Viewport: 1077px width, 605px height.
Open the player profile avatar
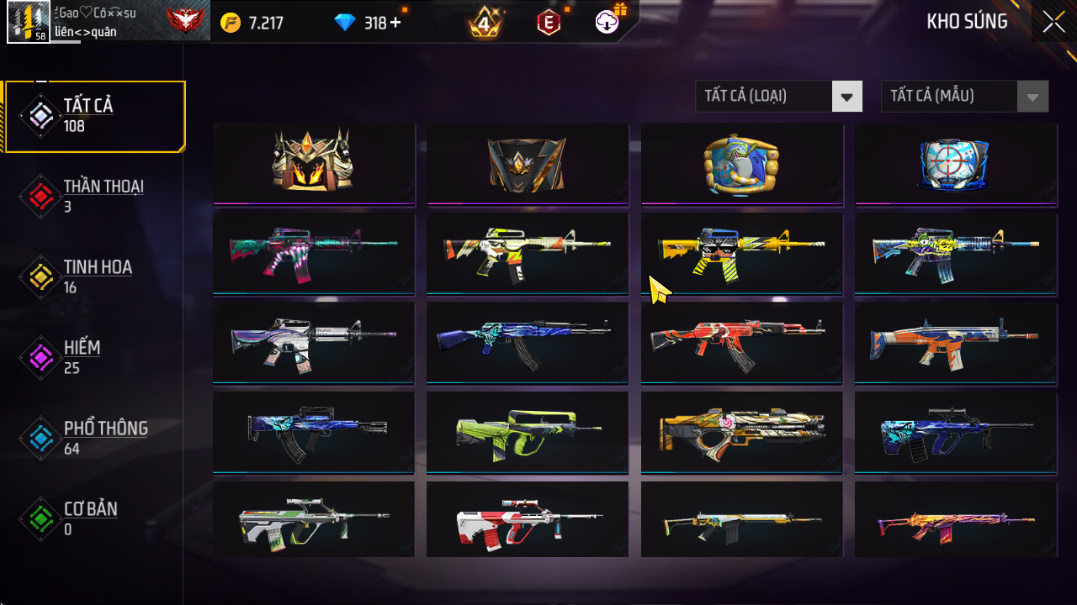pyautogui.click(x=28, y=22)
